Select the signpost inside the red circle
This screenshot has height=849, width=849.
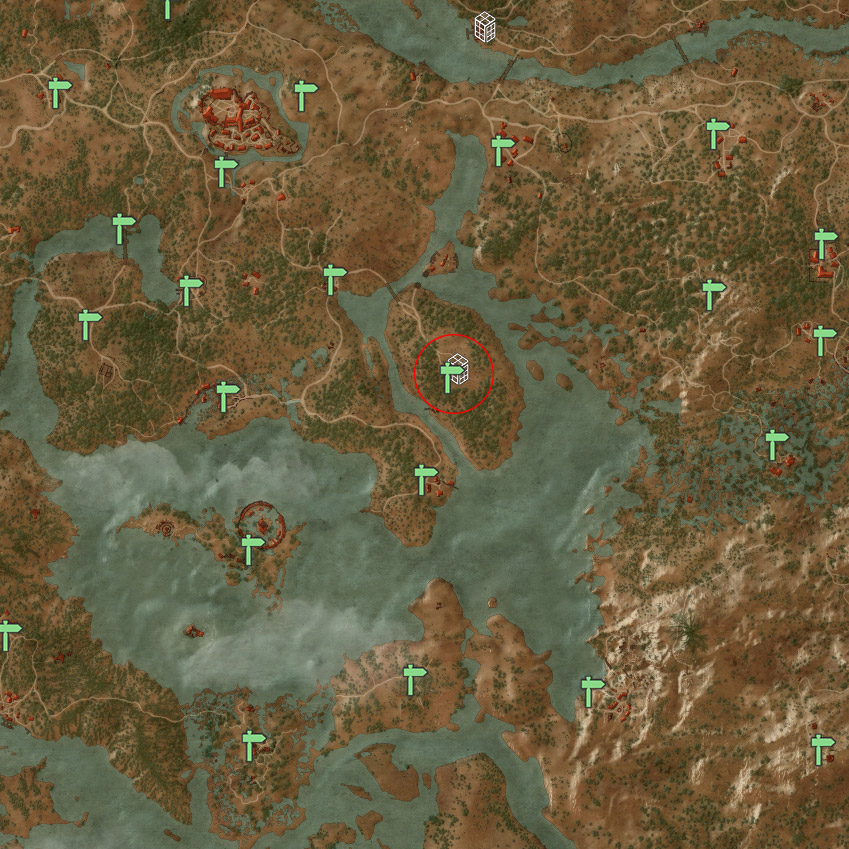point(449,377)
